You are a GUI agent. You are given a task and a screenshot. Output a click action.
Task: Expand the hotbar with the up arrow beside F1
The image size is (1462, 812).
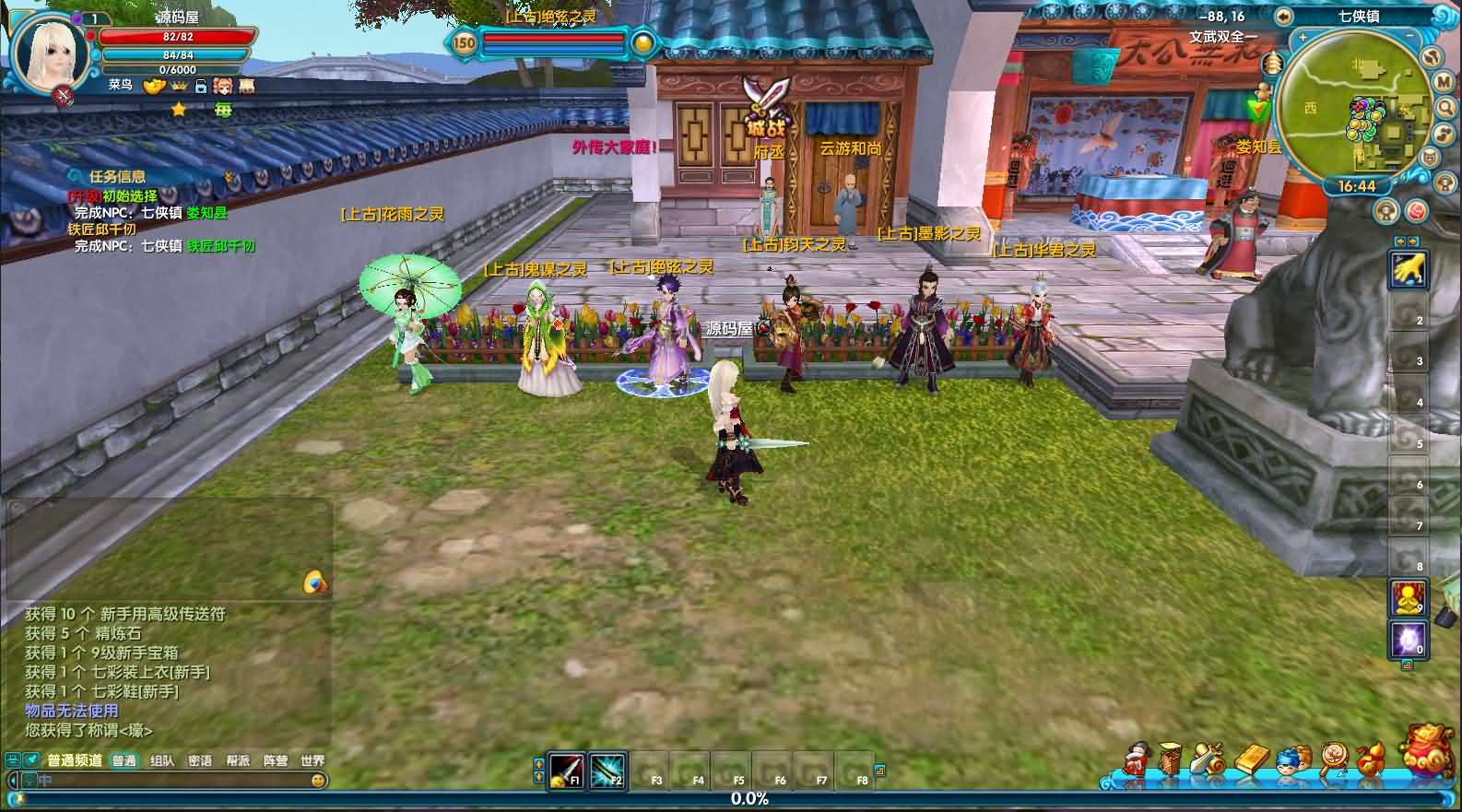(540, 764)
